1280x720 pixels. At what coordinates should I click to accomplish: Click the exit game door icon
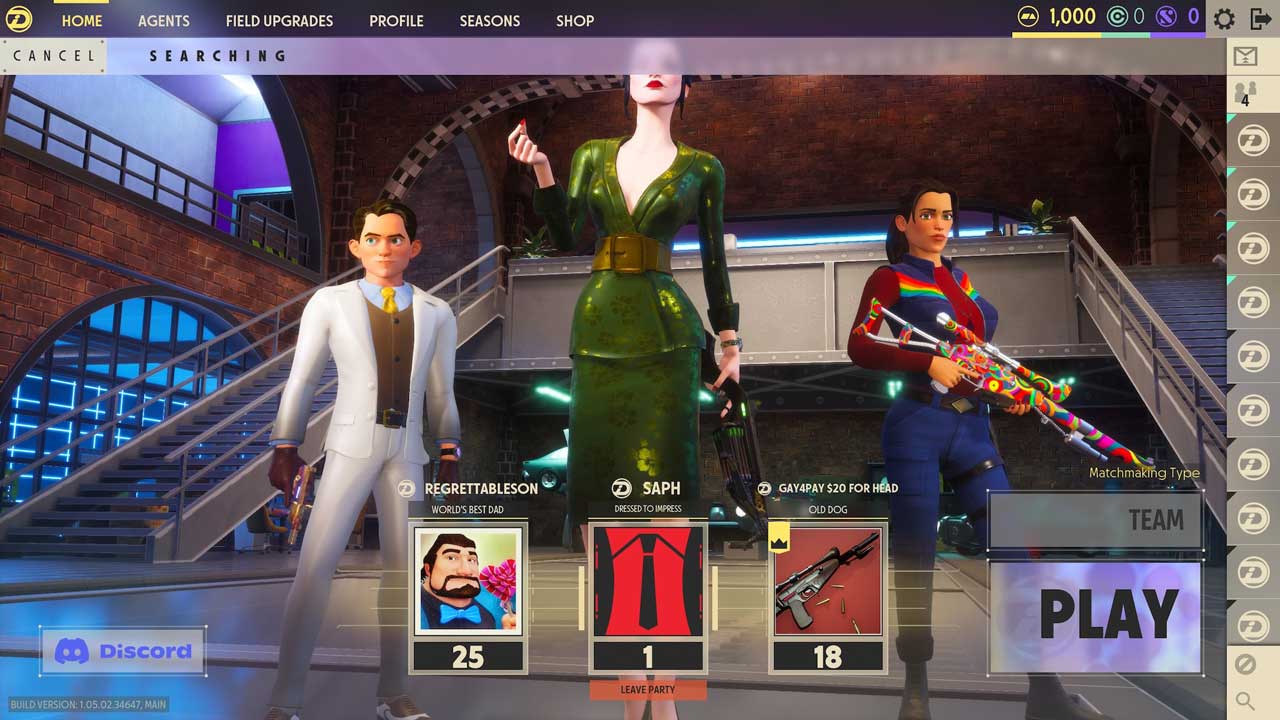pyautogui.click(x=1260, y=19)
